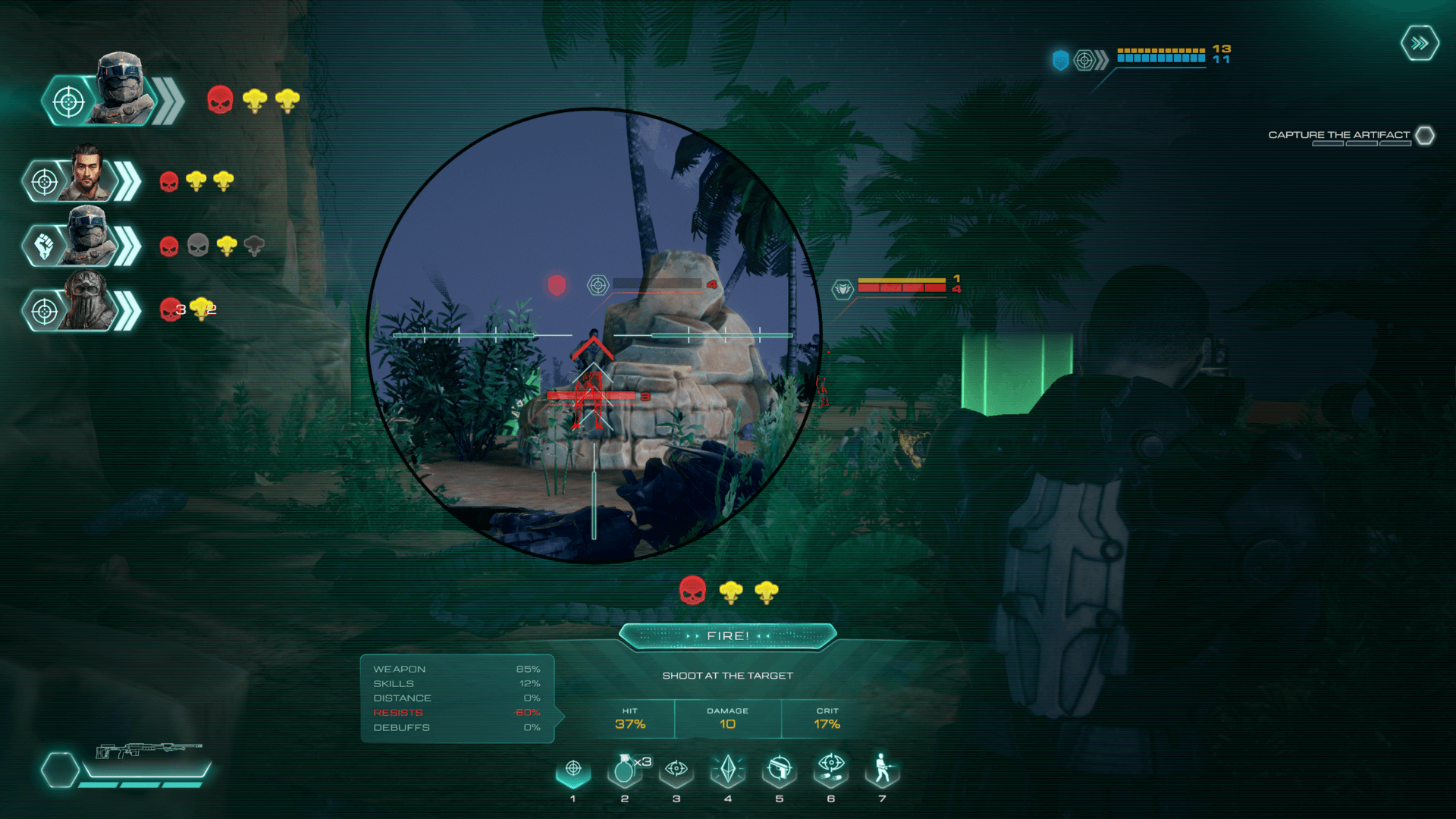The image size is (1456, 819).
Task: Click the double-chevron end turn button
Action: tap(1420, 43)
